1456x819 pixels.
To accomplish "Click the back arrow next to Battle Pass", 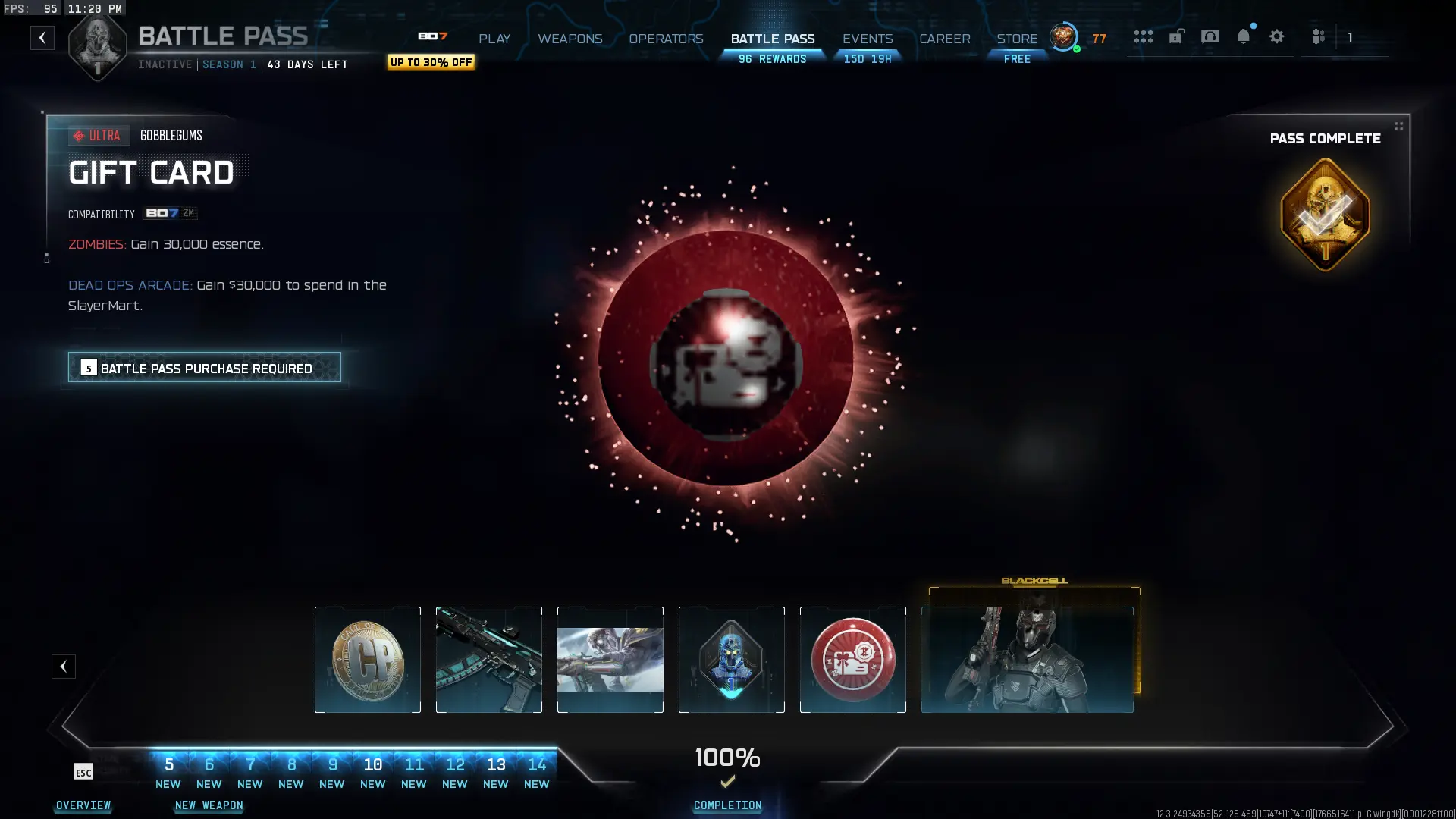I will pos(42,38).
